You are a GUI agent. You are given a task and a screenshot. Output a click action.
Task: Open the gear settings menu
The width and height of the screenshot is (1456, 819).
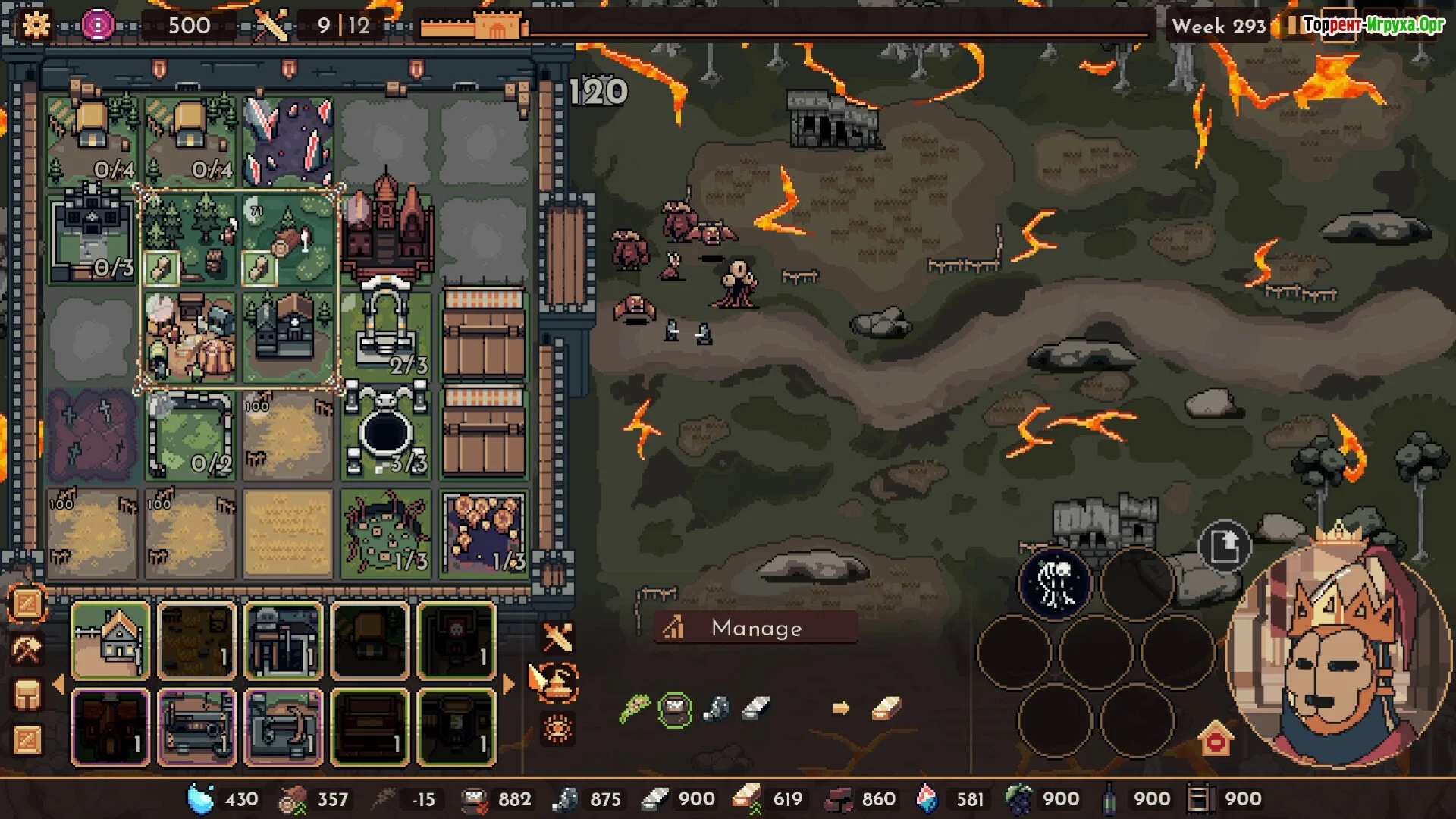pos(36,25)
